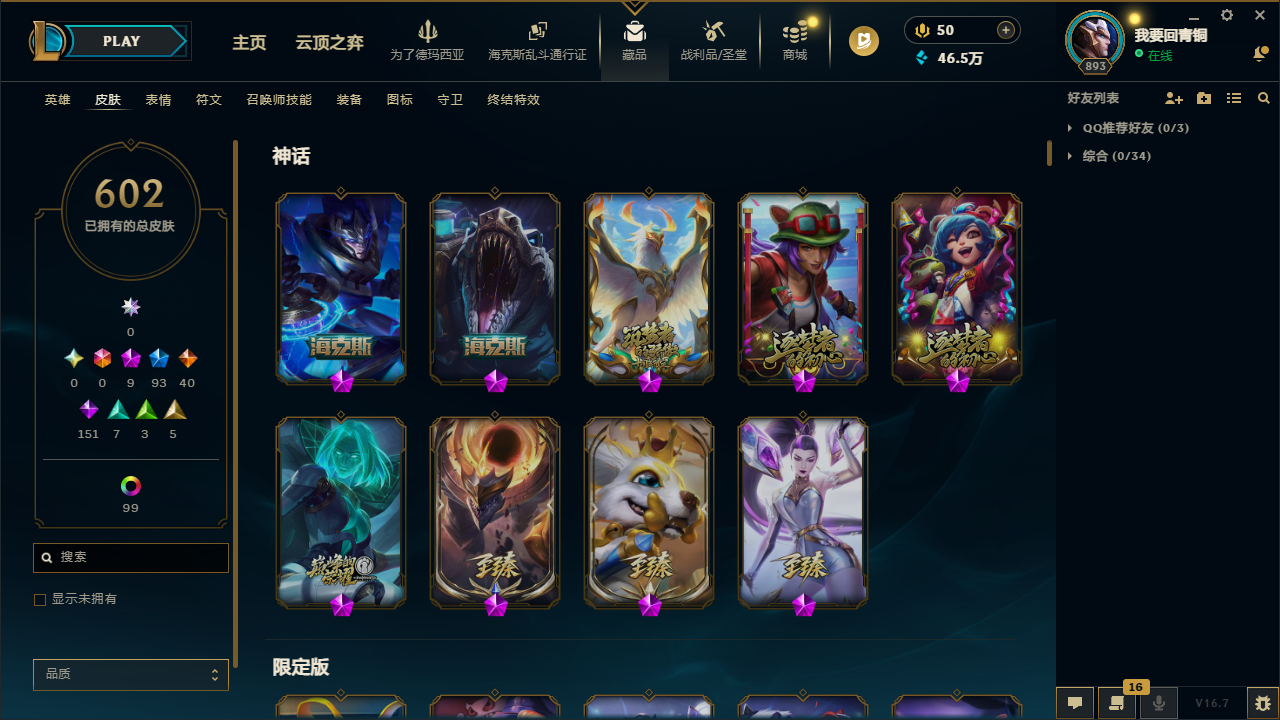Screen dimensions: 1280x720
Task: Open the 战利品/圣堂 loot page
Action: point(713,40)
